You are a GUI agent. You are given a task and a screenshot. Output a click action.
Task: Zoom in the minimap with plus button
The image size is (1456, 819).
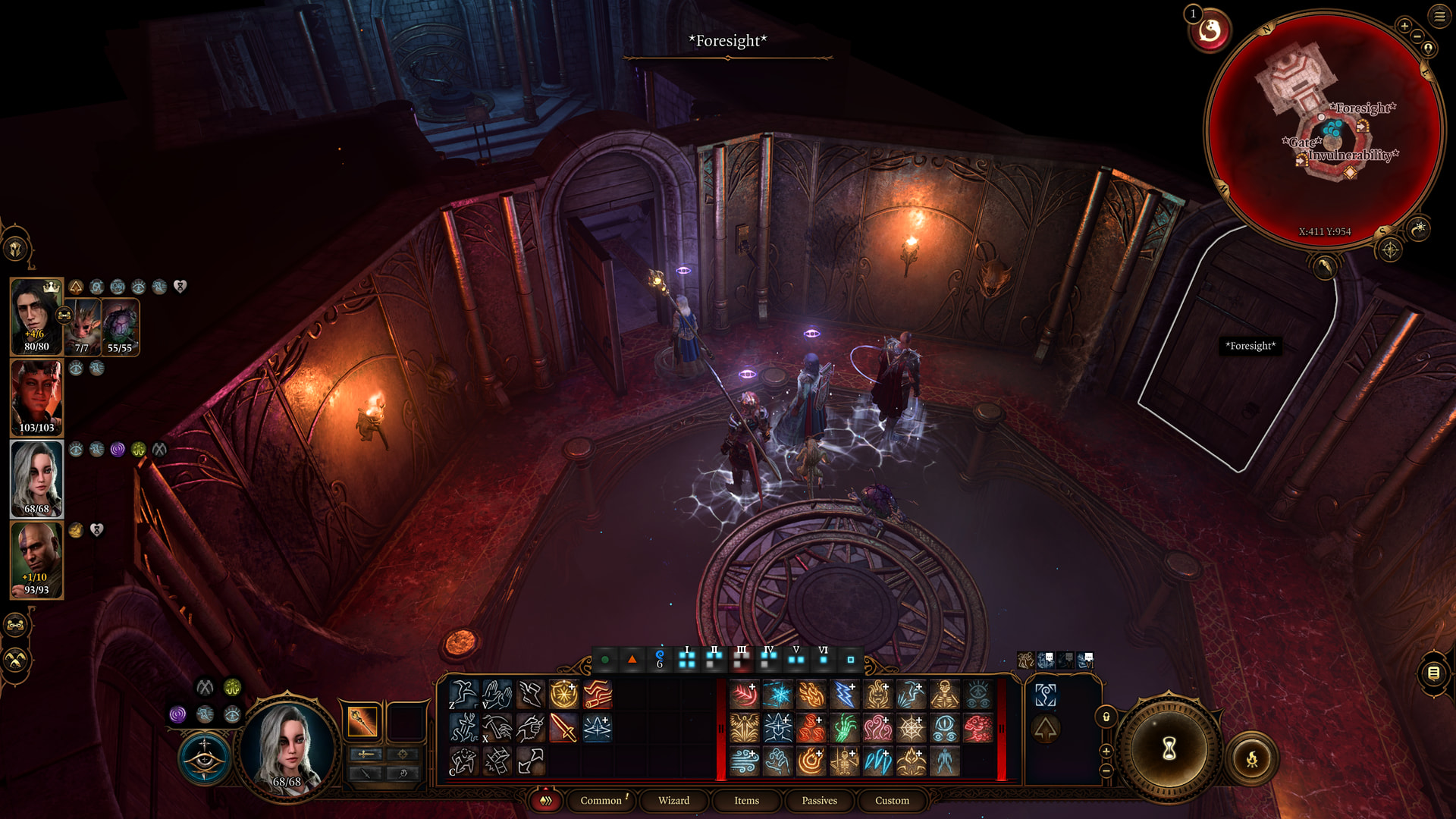[x=1404, y=26]
